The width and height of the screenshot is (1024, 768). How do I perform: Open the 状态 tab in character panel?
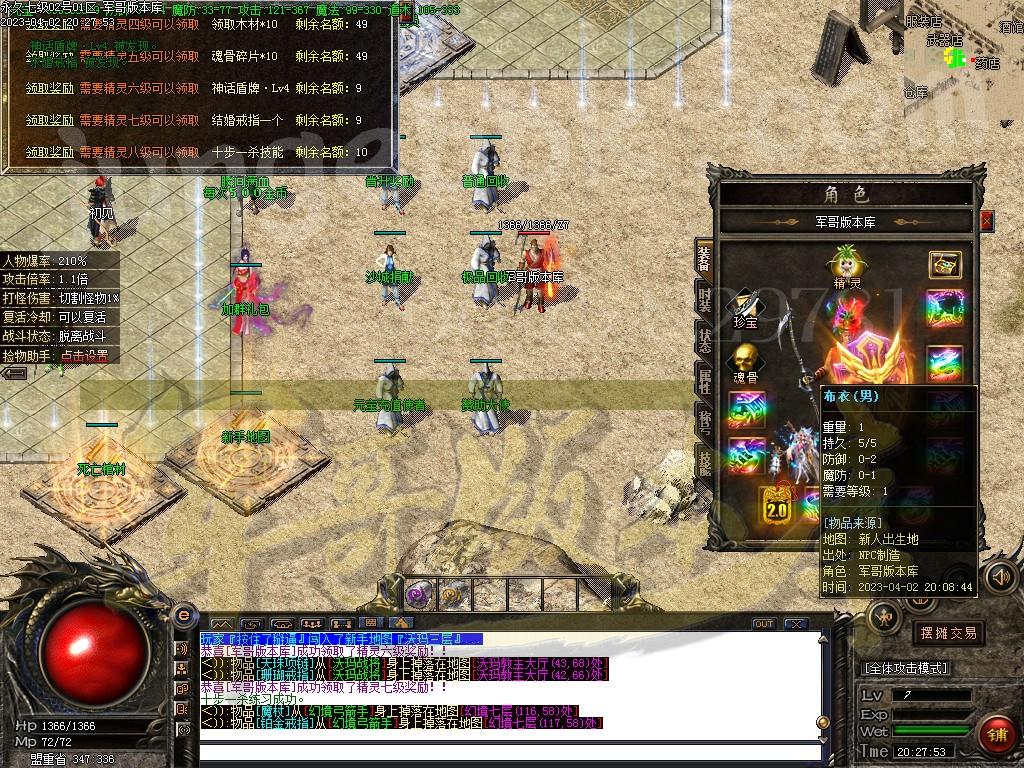(x=704, y=338)
